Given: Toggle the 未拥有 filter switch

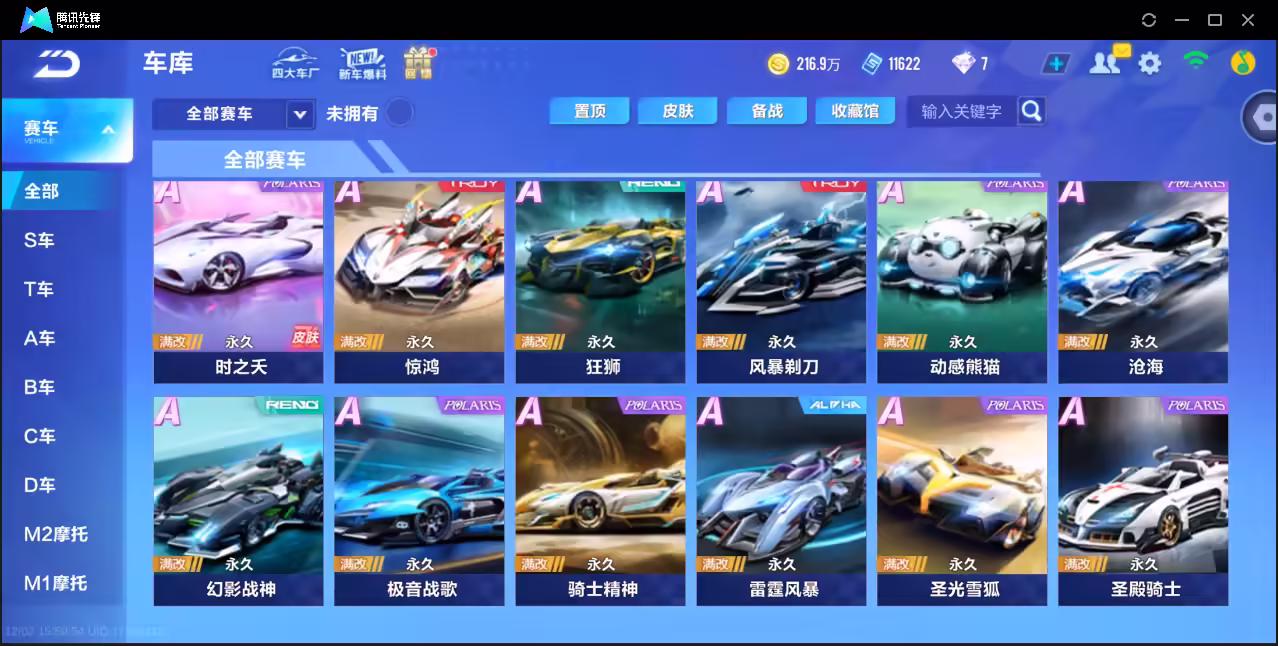Looking at the screenshot, I should point(400,112).
